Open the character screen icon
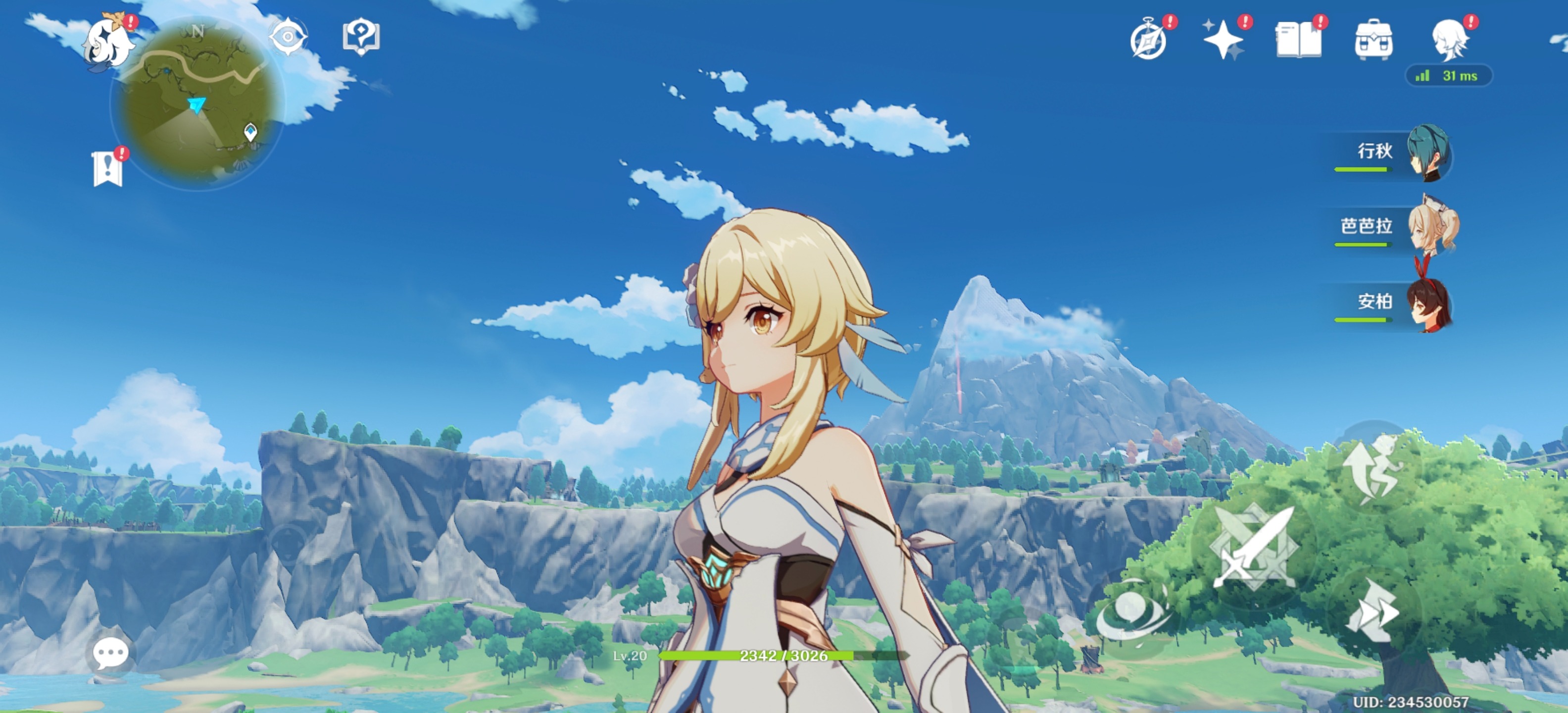 pyautogui.click(x=1449, y=40)
